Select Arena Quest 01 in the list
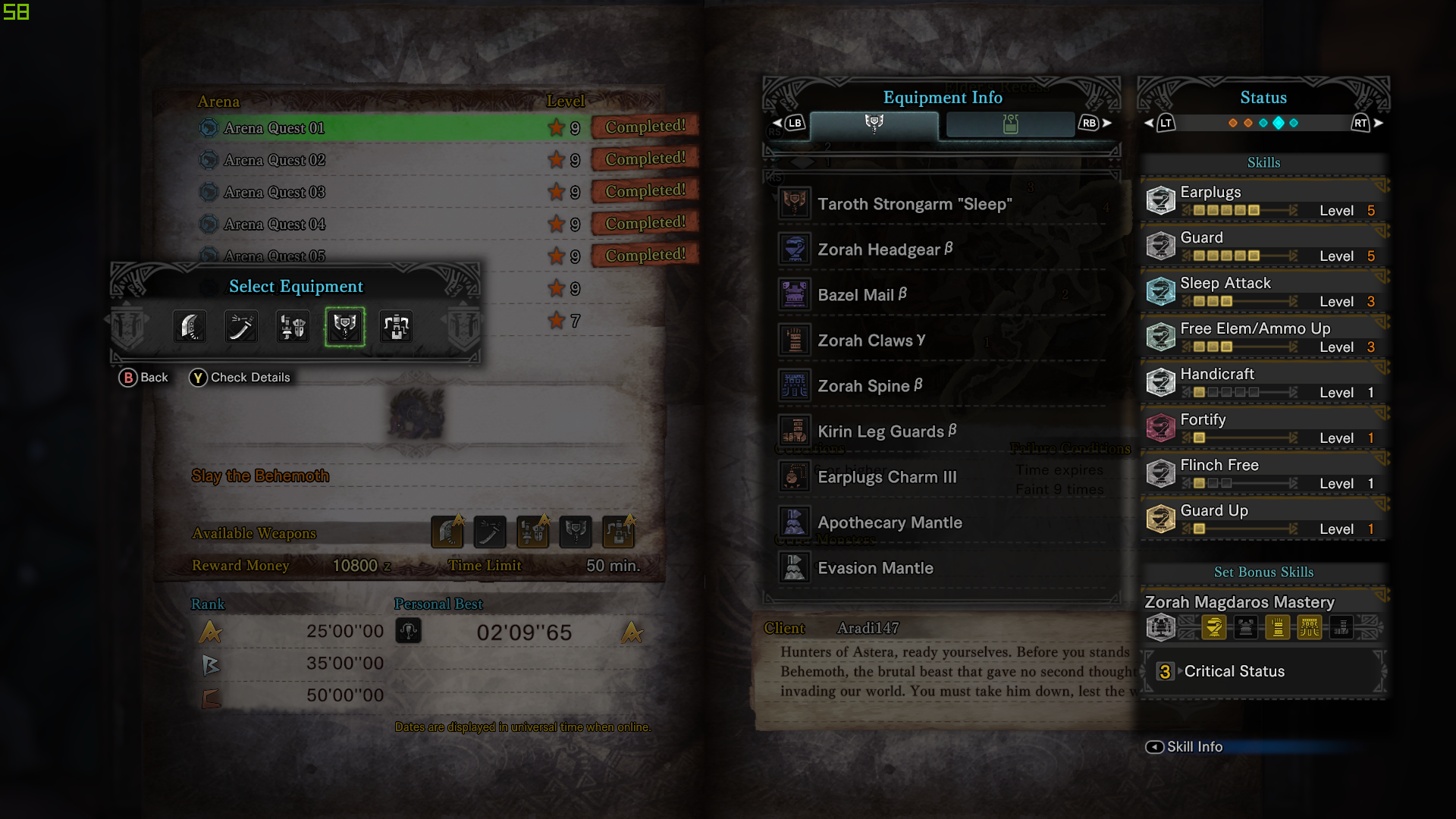This screenshot has width=1456, height=819. [x=274, y=128]
